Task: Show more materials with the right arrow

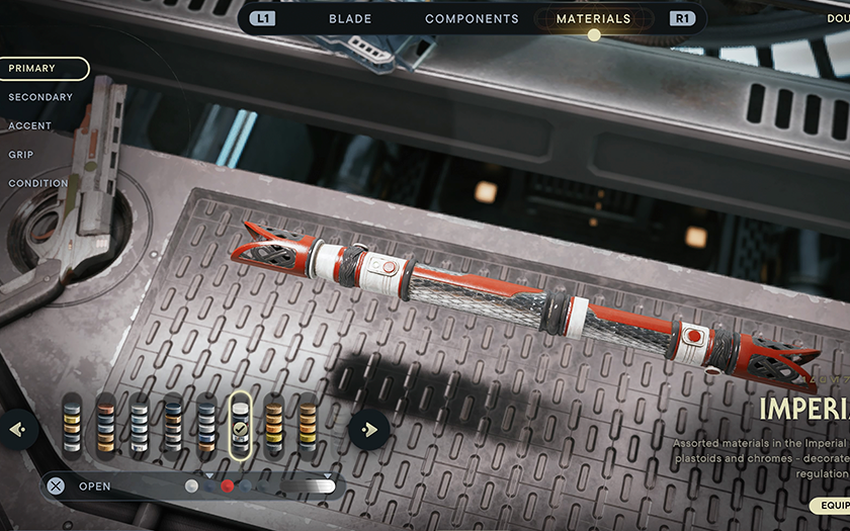Action: click(x=369, y=430)
